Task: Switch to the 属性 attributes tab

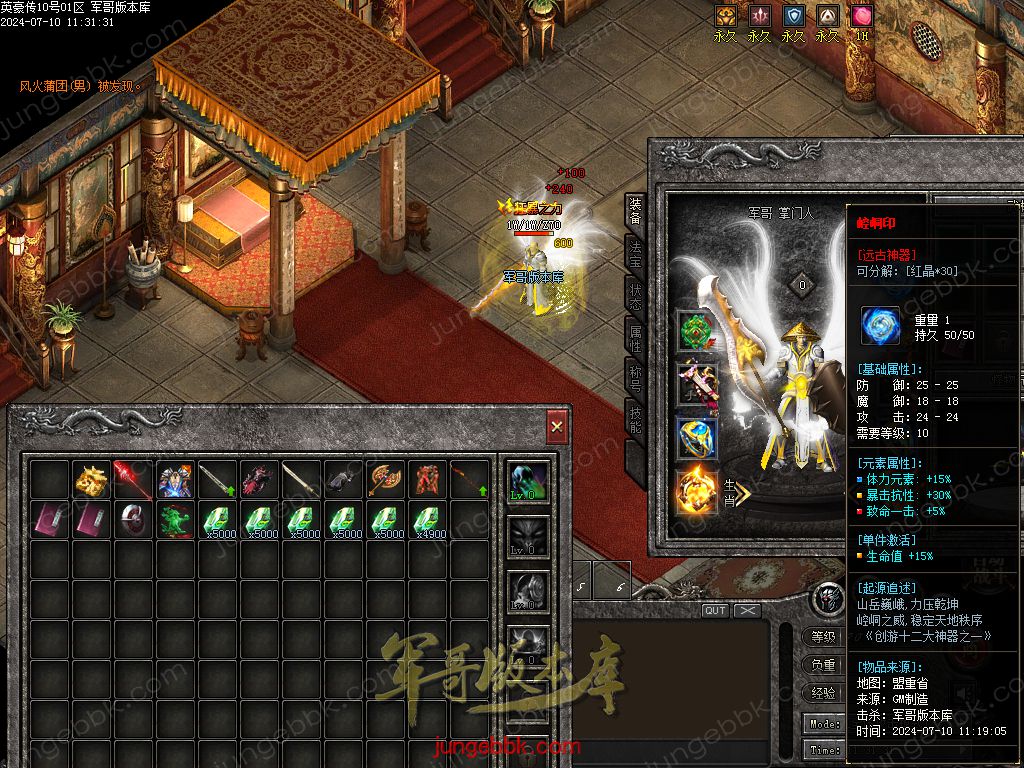Action: (x=635, y=338)
